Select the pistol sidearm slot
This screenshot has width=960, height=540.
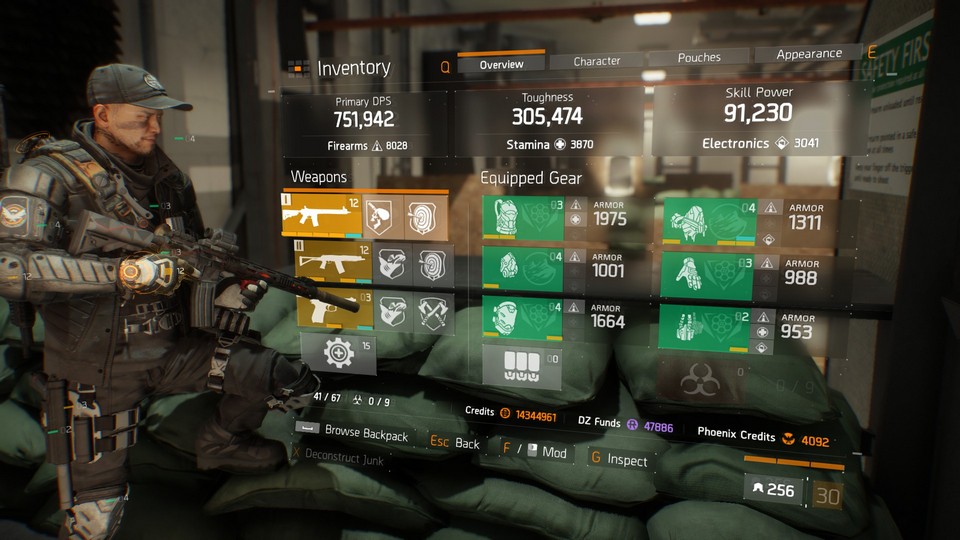[334, 310]
